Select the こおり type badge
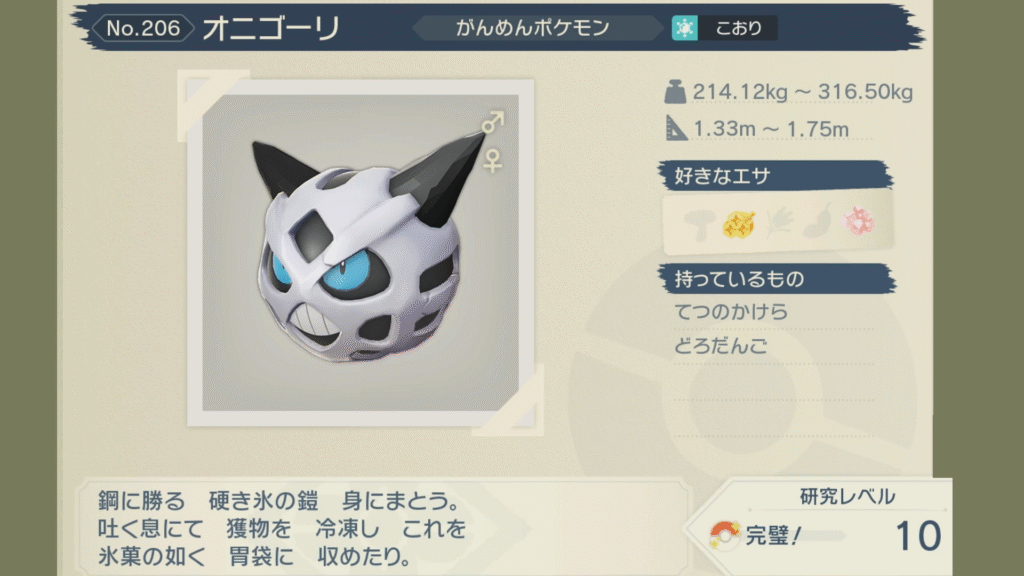This screenshot has width=1024, height=576. coord(724,28)
